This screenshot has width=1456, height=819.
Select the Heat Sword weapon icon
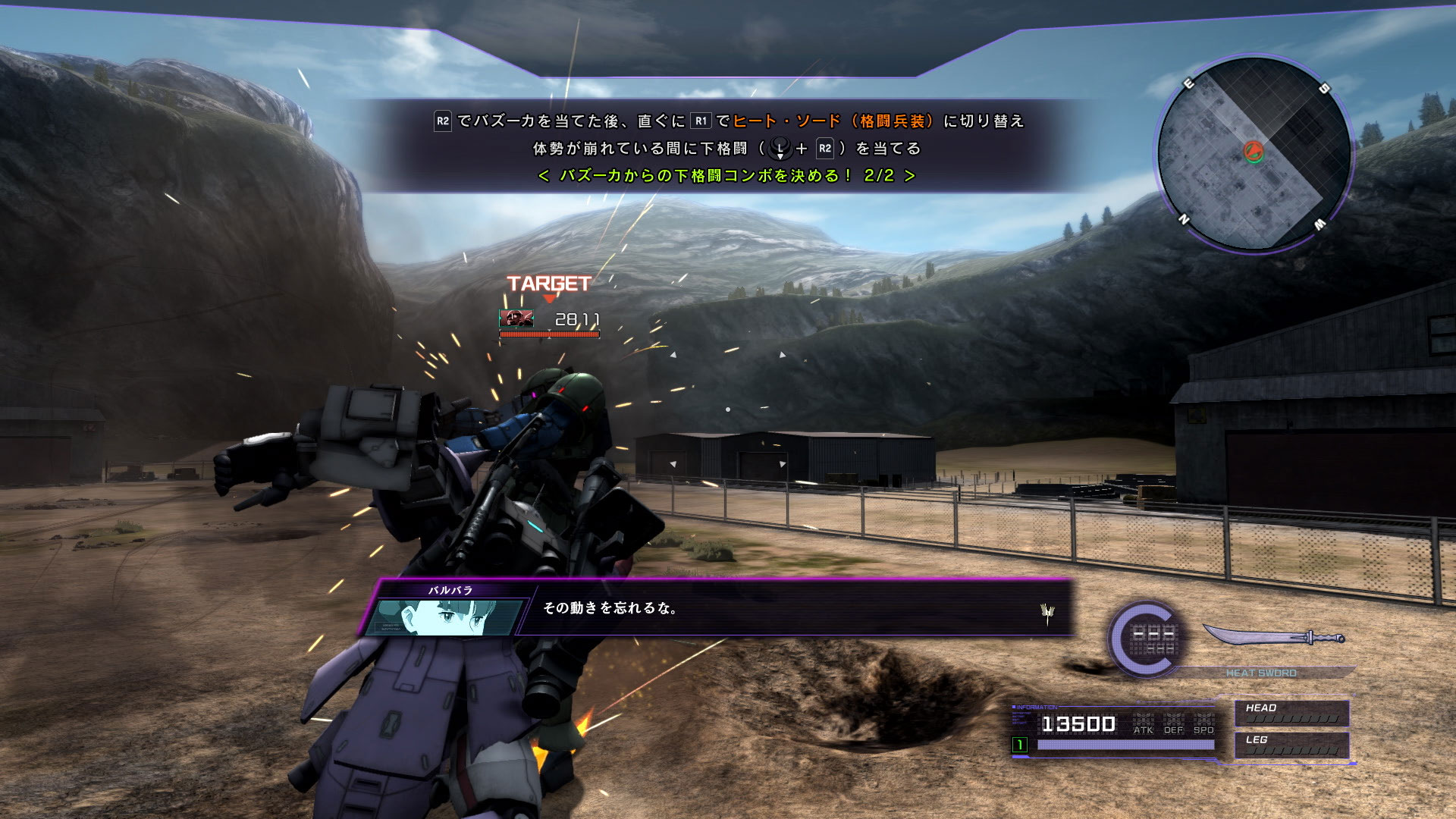pos(1274,637)
